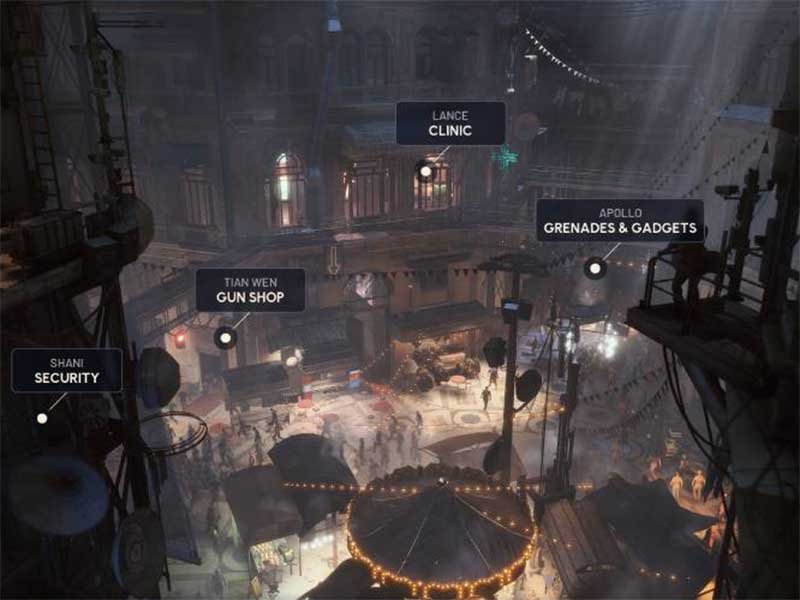Open Shani's Security label

point(66,370)
